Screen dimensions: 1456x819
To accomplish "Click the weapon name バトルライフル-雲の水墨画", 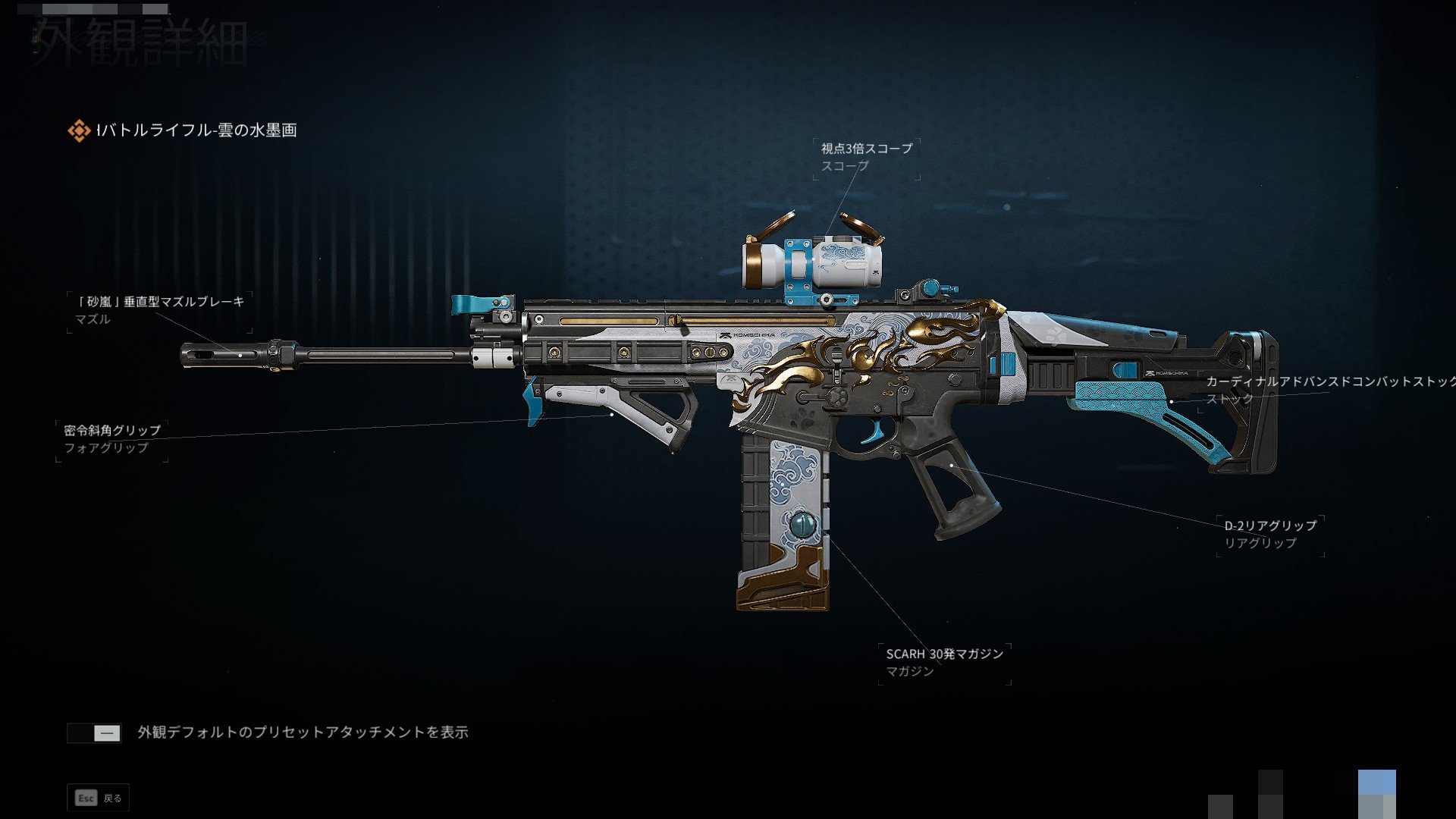I will point(197,129).
